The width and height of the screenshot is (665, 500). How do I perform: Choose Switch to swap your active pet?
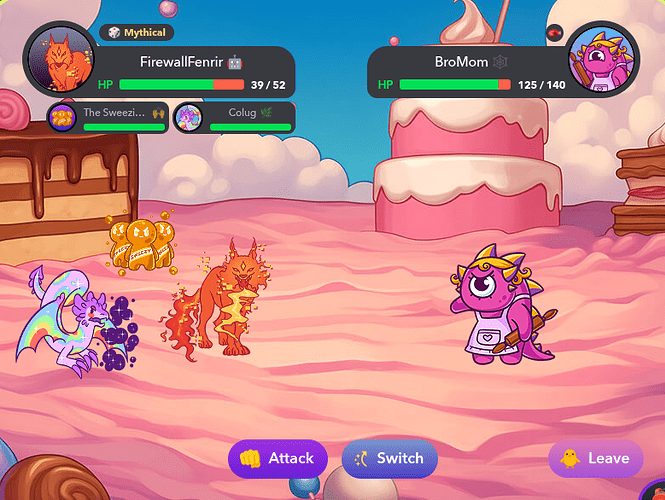tap(389, 459)
